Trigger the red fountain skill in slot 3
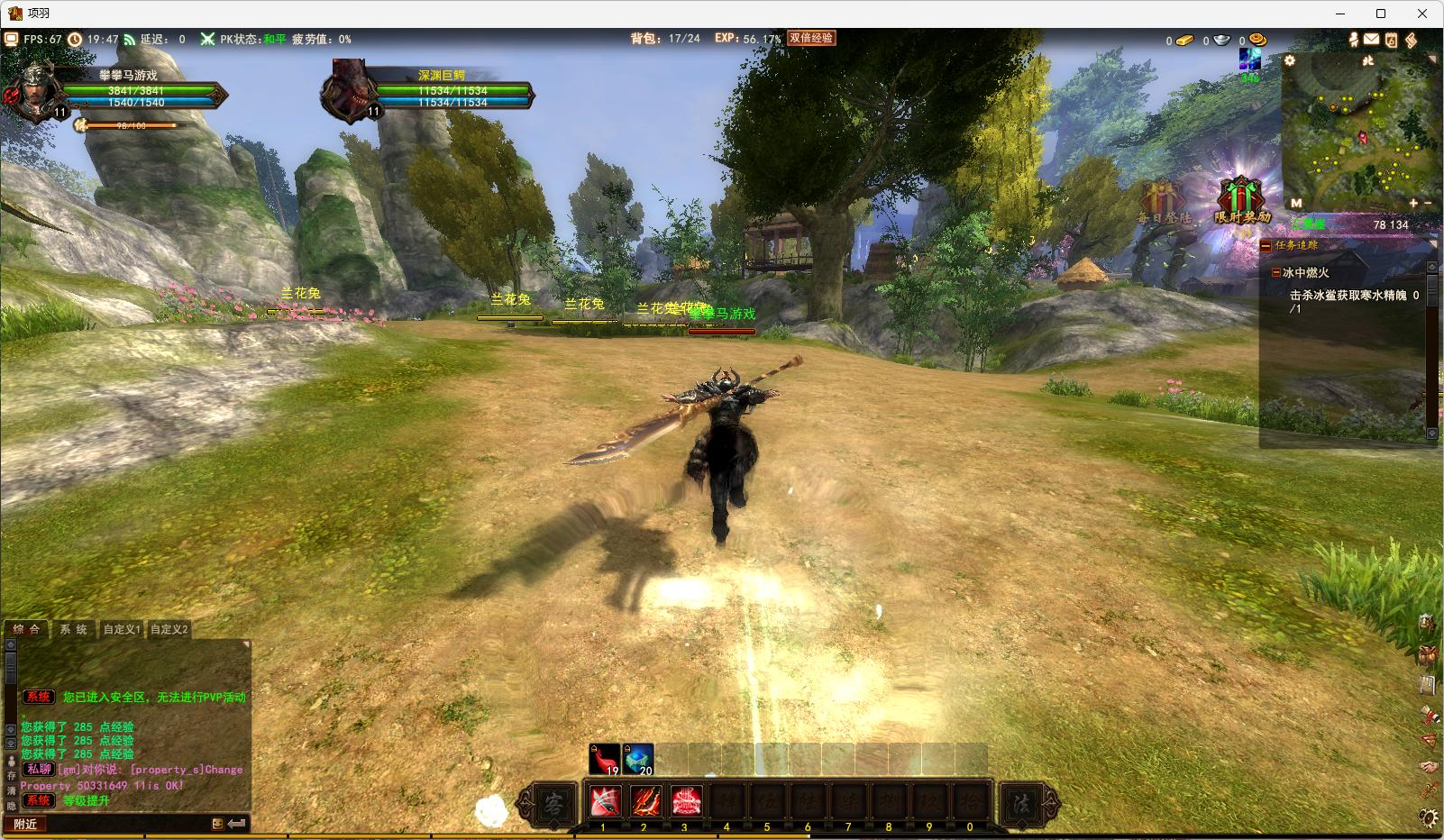This screenshot has width=1444, height=840. [686, 800]
